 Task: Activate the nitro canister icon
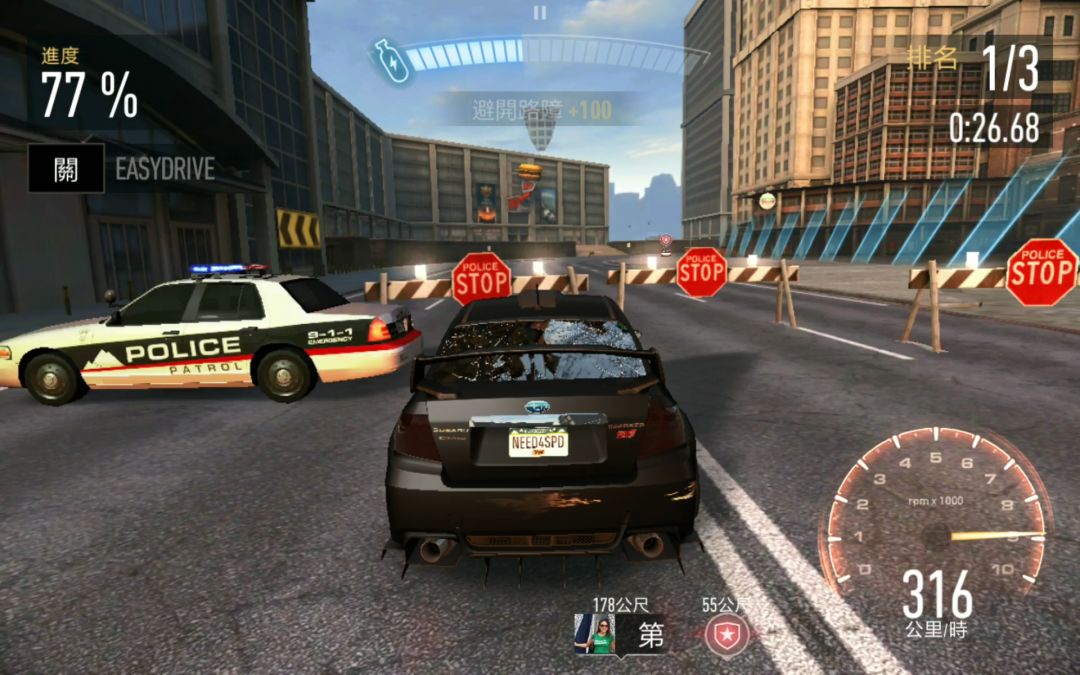click(x=390, y=60)
